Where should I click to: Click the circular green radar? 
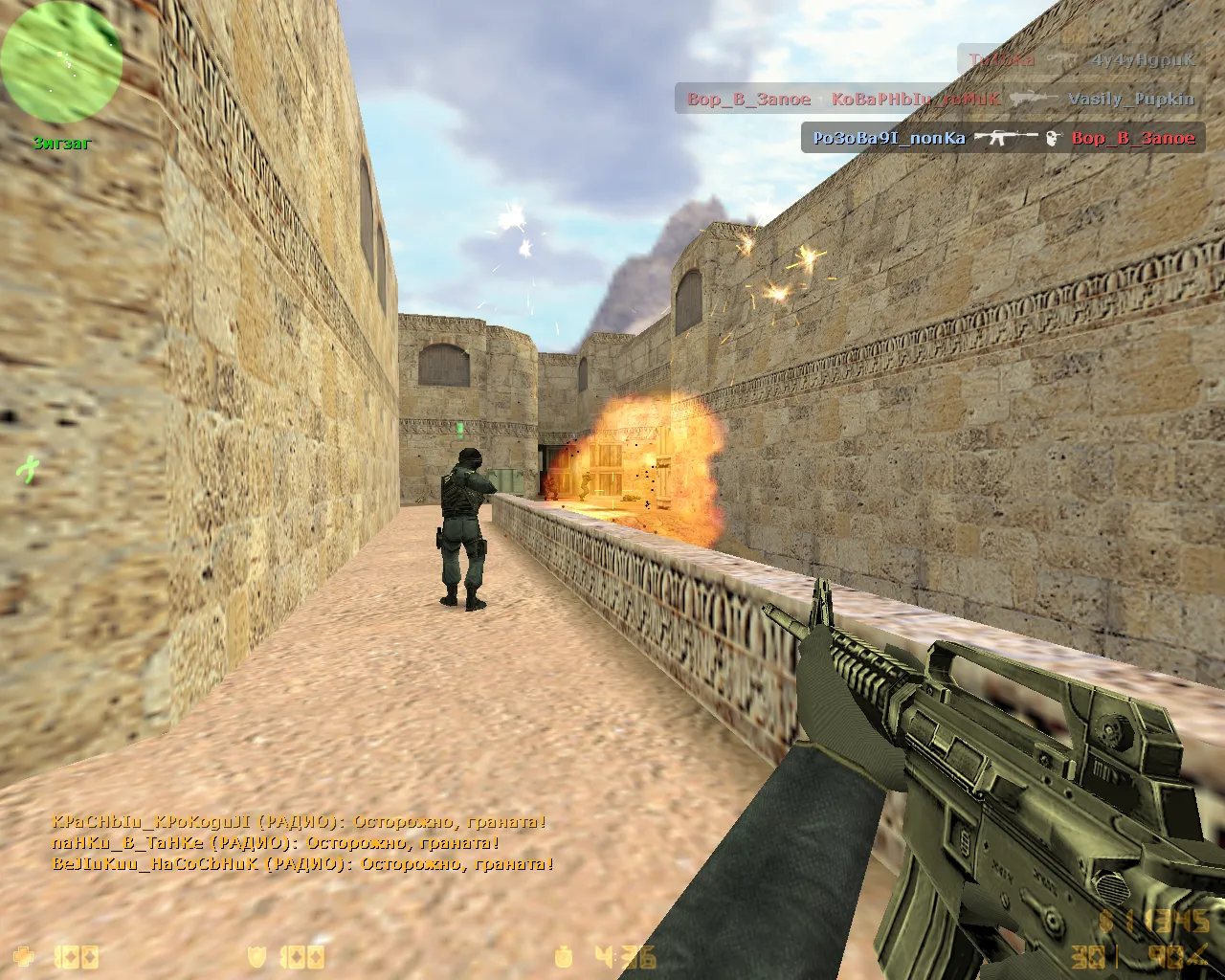click(x=61, y=61)
